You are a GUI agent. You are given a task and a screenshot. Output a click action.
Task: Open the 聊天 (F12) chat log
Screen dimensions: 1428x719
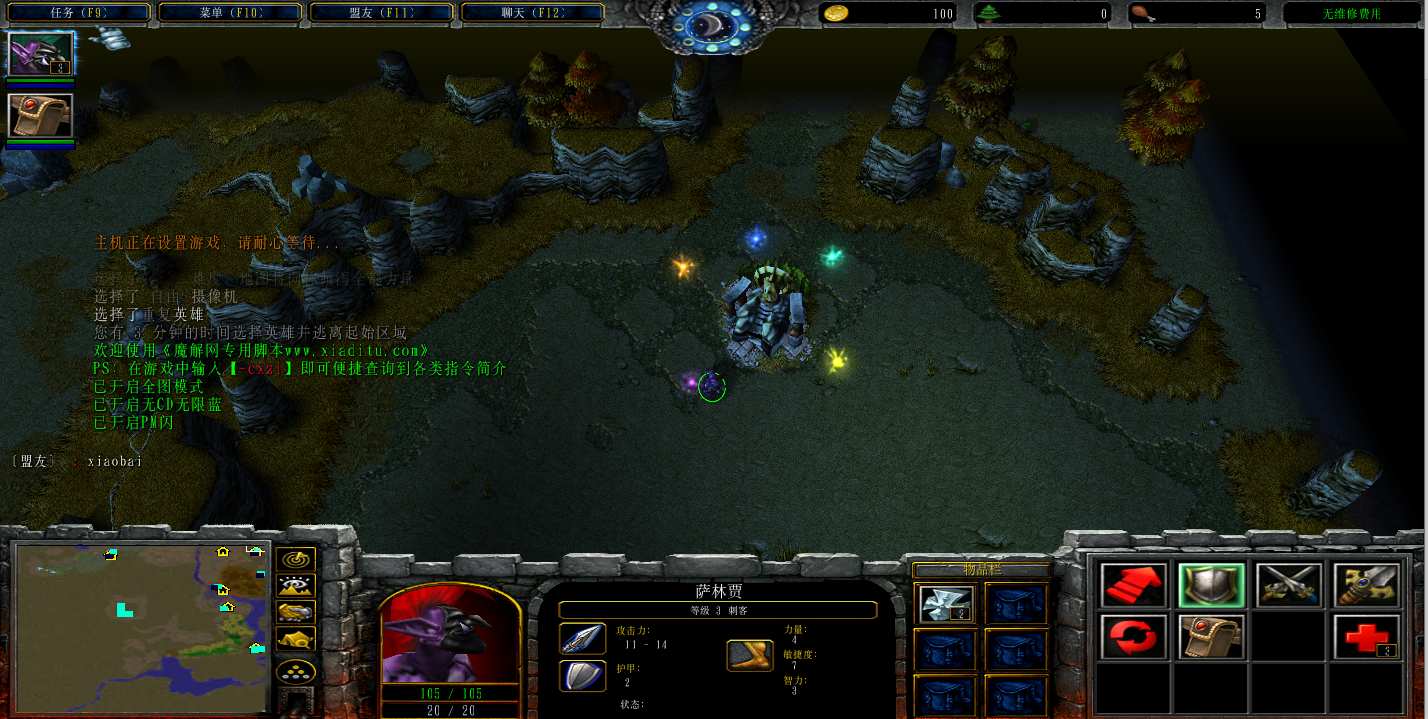point(532,13)
